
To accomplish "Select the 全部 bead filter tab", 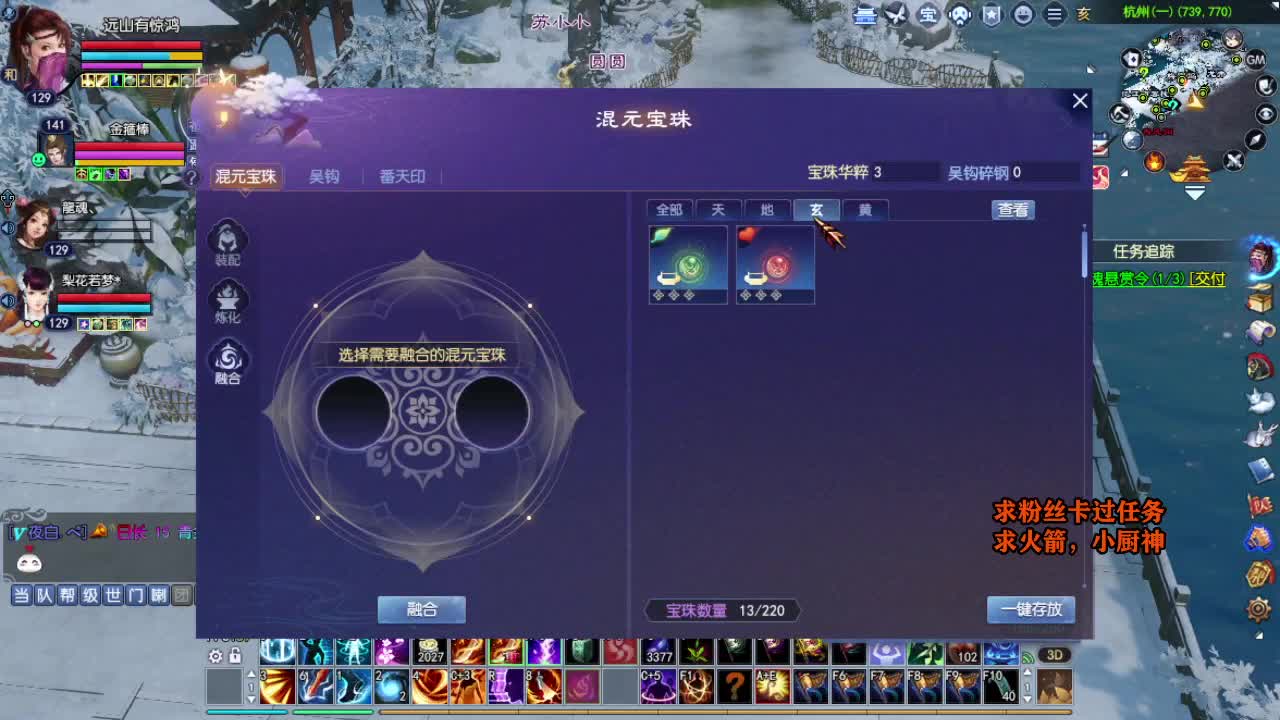I will [668, 210].
